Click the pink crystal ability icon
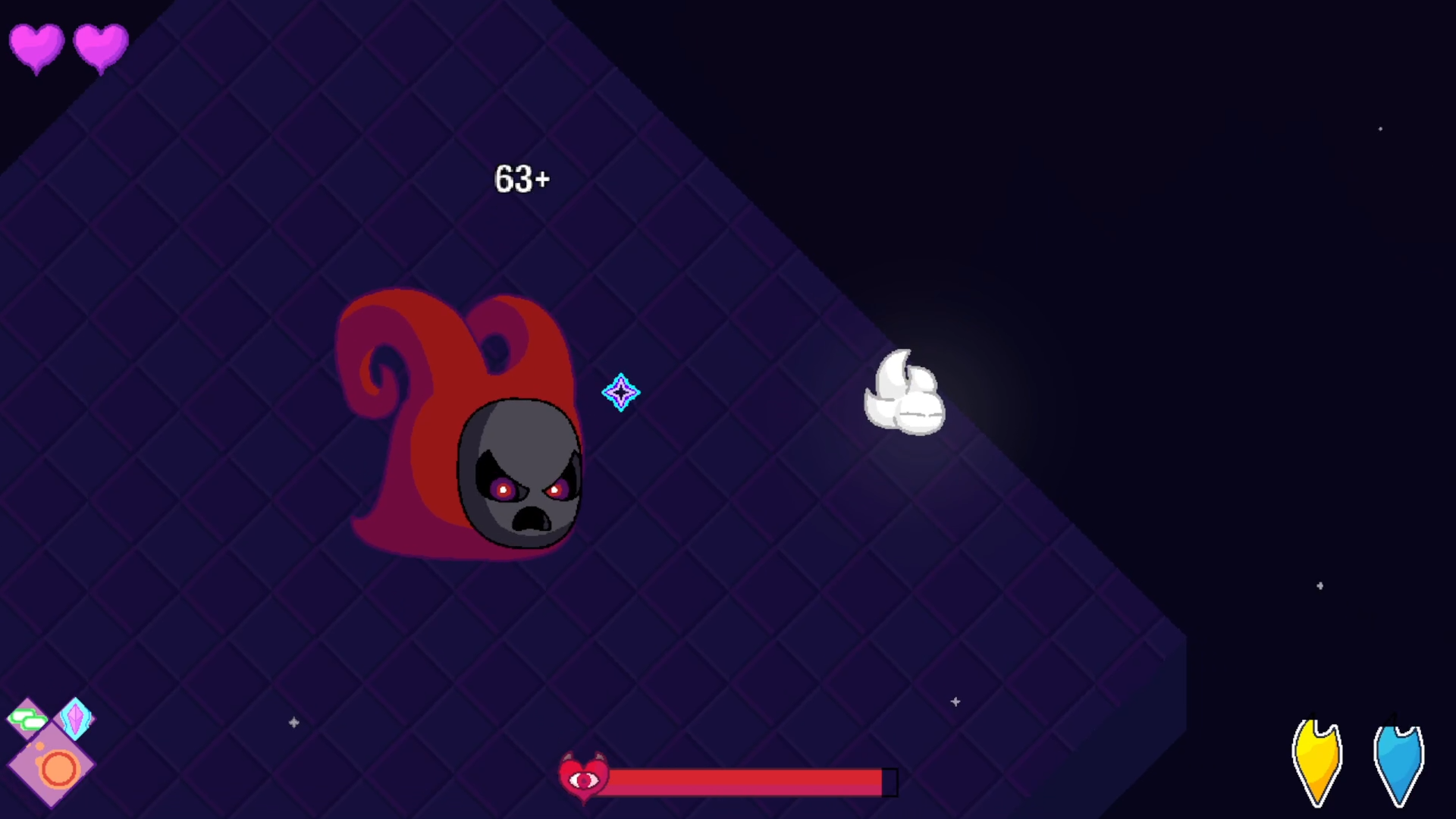Screen dimensions: 1456x819 [x=75, y=718]
